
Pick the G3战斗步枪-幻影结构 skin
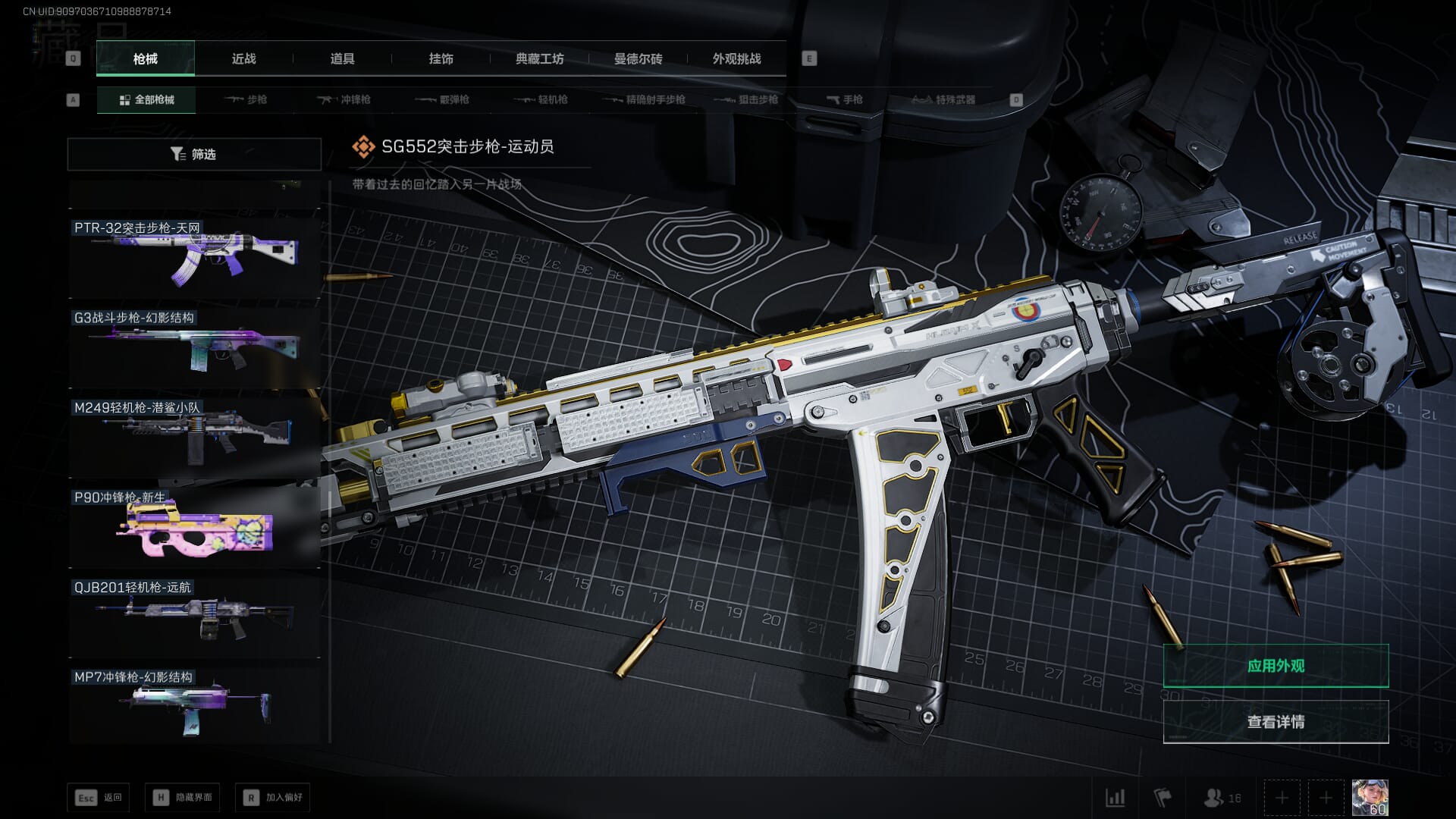pyautogui.click(x=194, y=347)
